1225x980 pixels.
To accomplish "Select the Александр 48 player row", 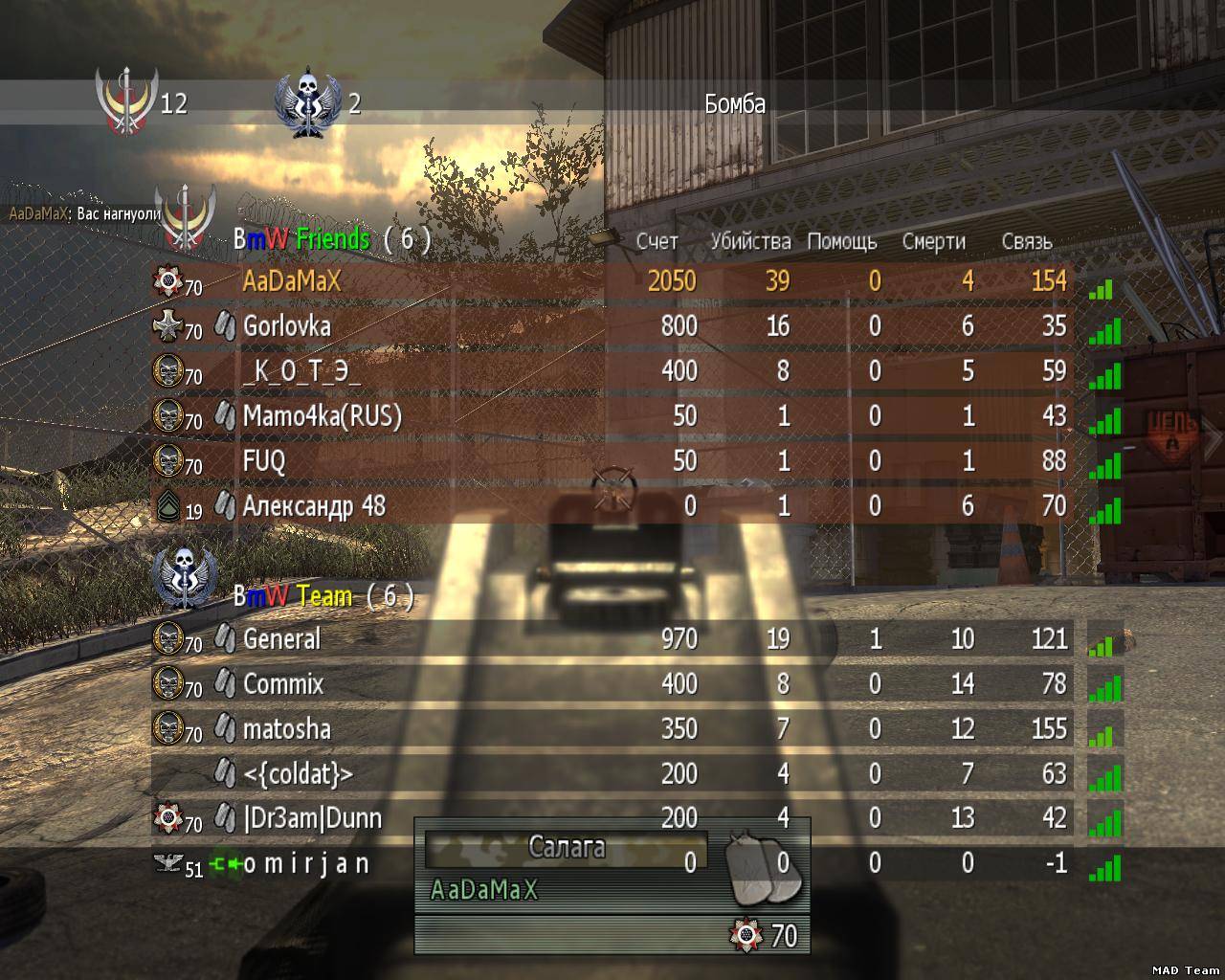I will point(612,505).
